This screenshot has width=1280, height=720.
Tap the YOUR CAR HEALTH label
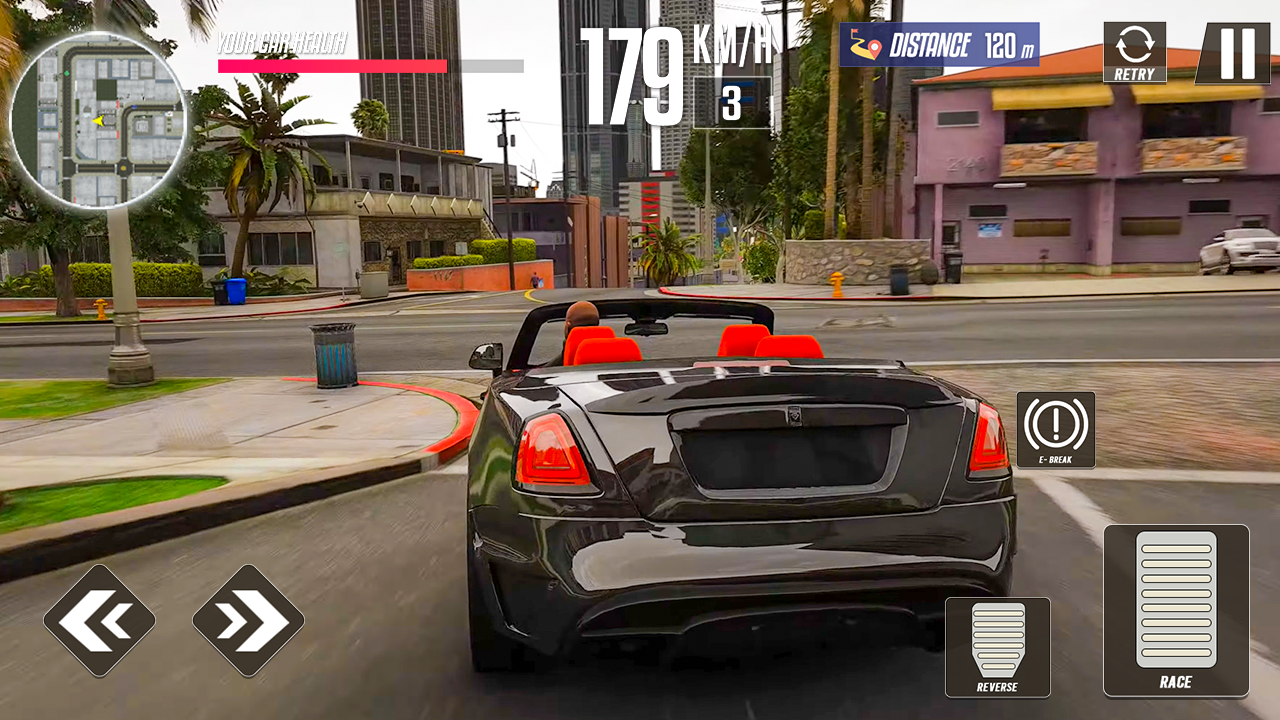pyautogui.click(x=283, y=42)
